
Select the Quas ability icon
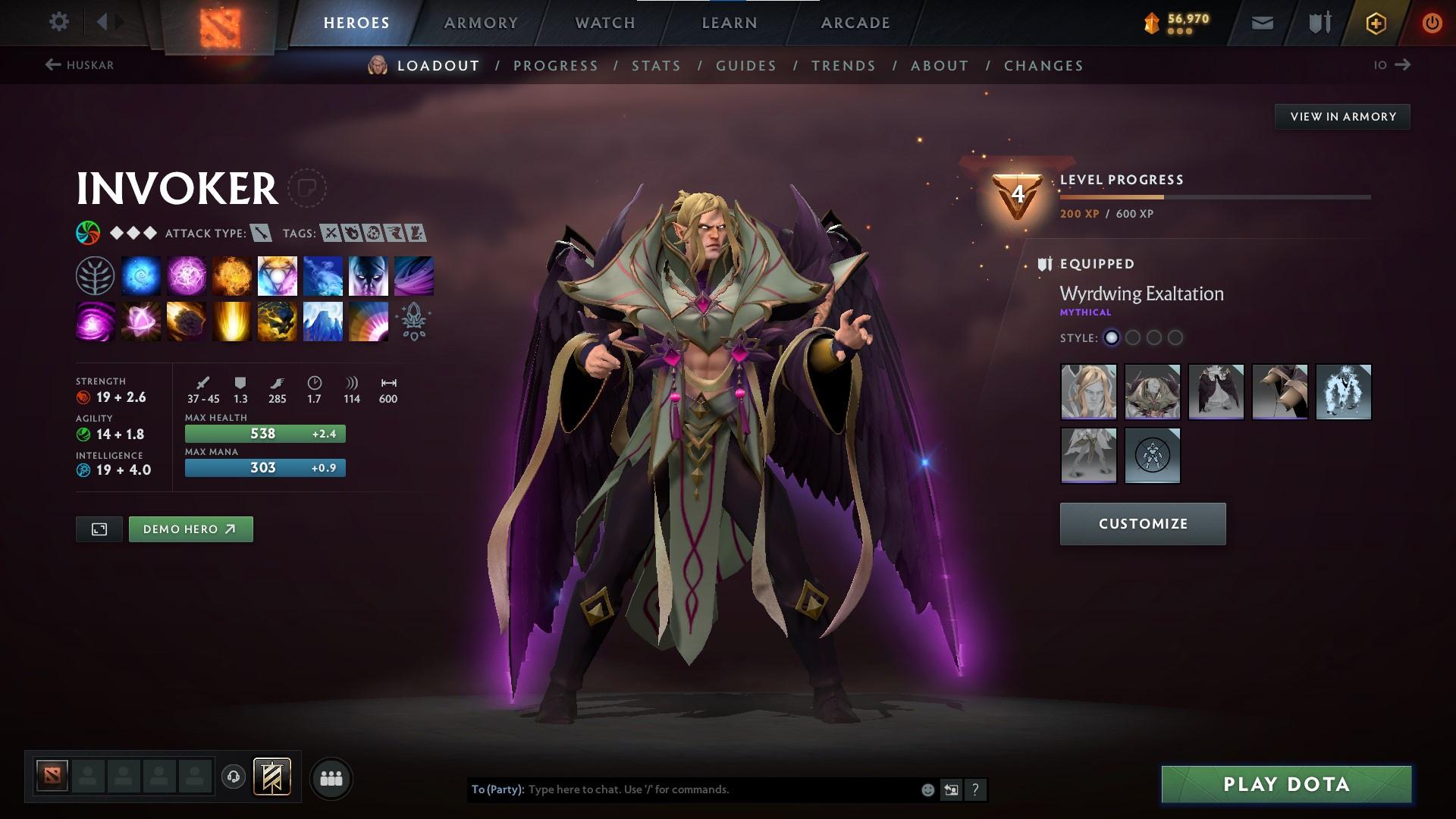tap(141, 275)
